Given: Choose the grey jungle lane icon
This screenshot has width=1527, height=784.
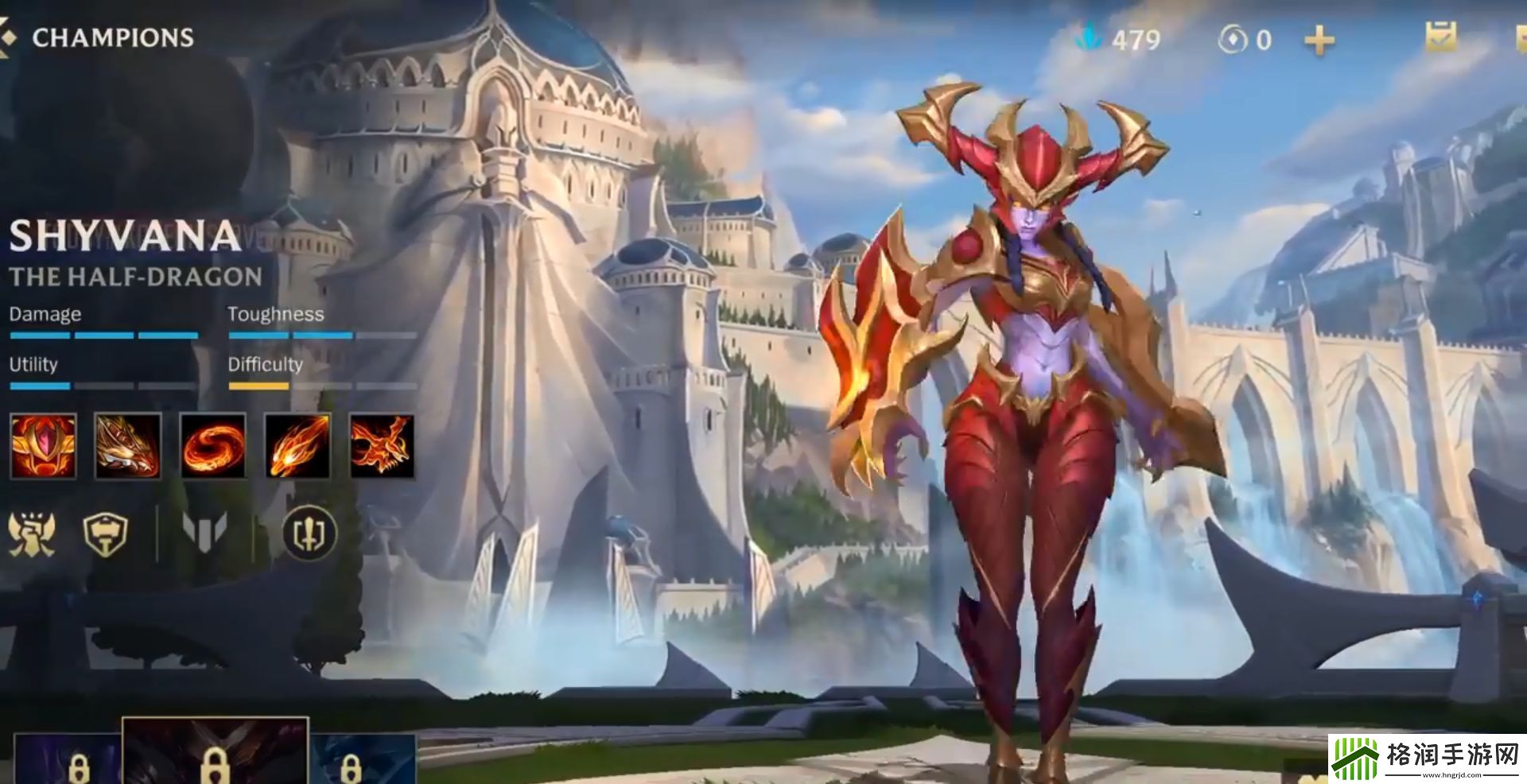Looking at the screenshot, I should coord(204,531).
